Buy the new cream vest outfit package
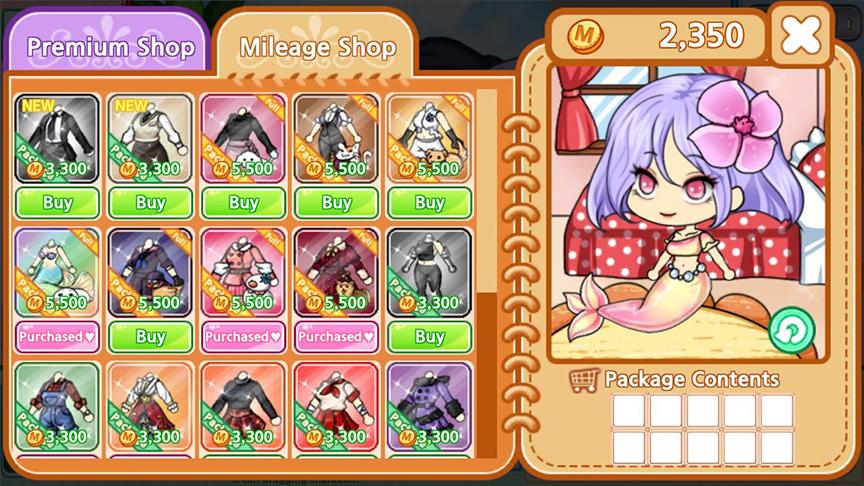 (x=150, y=203)
